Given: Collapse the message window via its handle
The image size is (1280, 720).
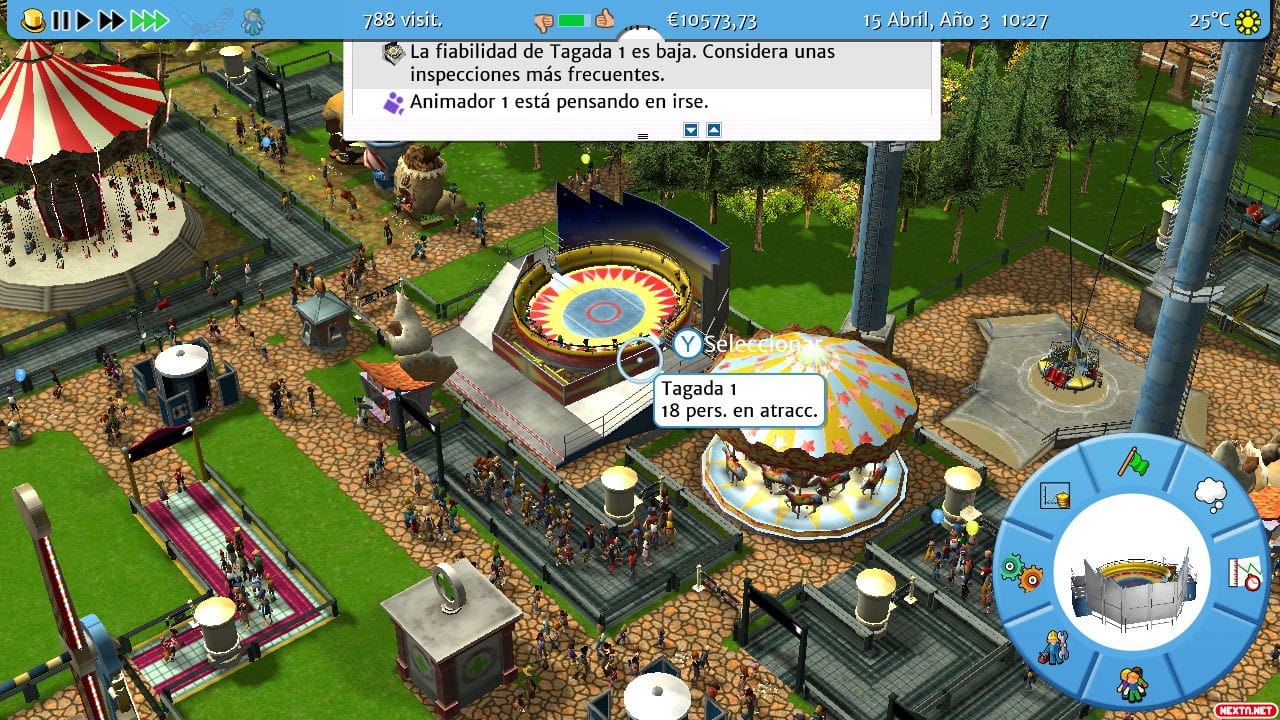Looking at the screenshot, I should tap(643, 135).
